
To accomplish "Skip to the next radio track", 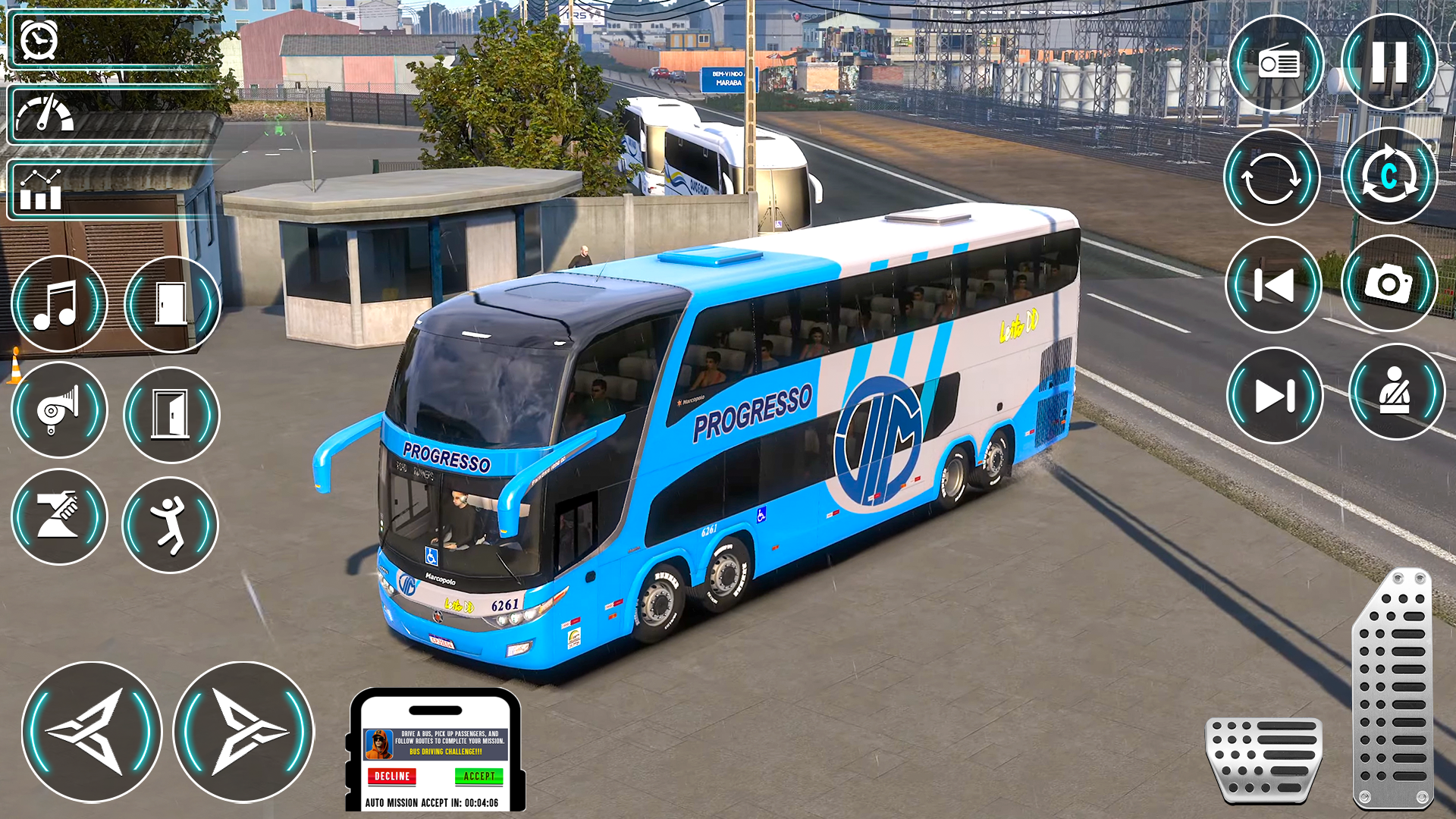I will tap(1272, 393).
